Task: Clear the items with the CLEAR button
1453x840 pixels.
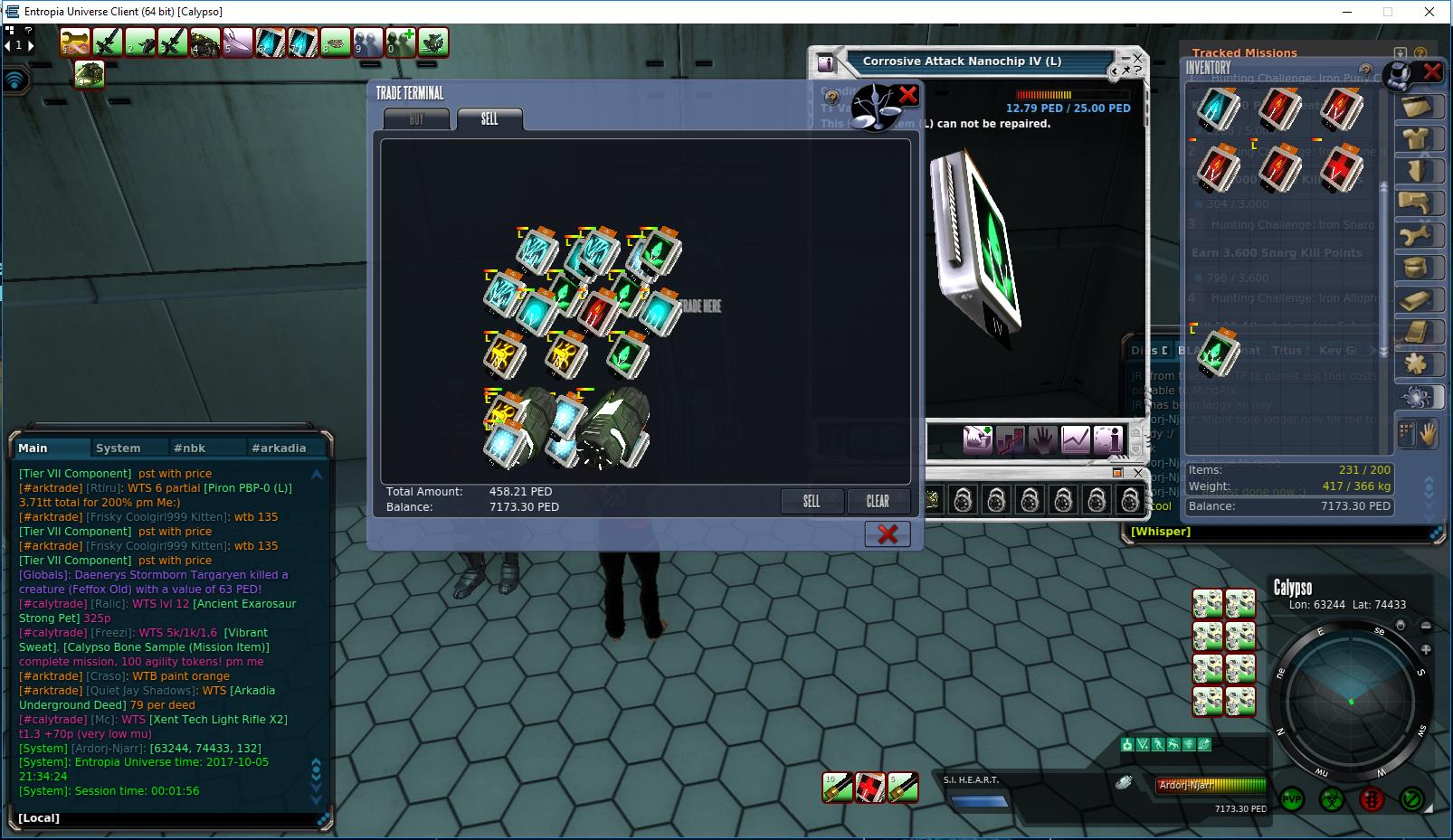Action: pyautogui.click(x=878, y=501)
